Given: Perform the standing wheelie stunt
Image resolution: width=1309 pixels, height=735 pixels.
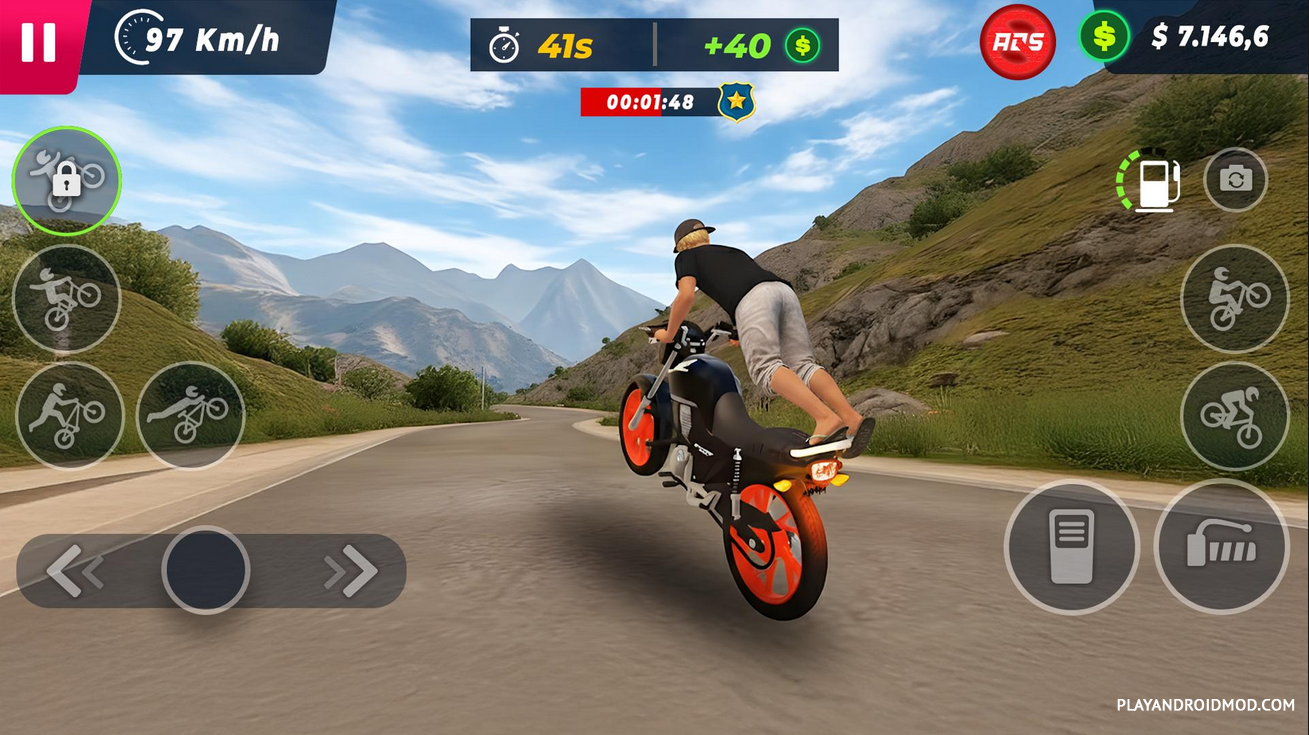Looking at the screenshot, I should pyautogui.click(x=66, y=298).
